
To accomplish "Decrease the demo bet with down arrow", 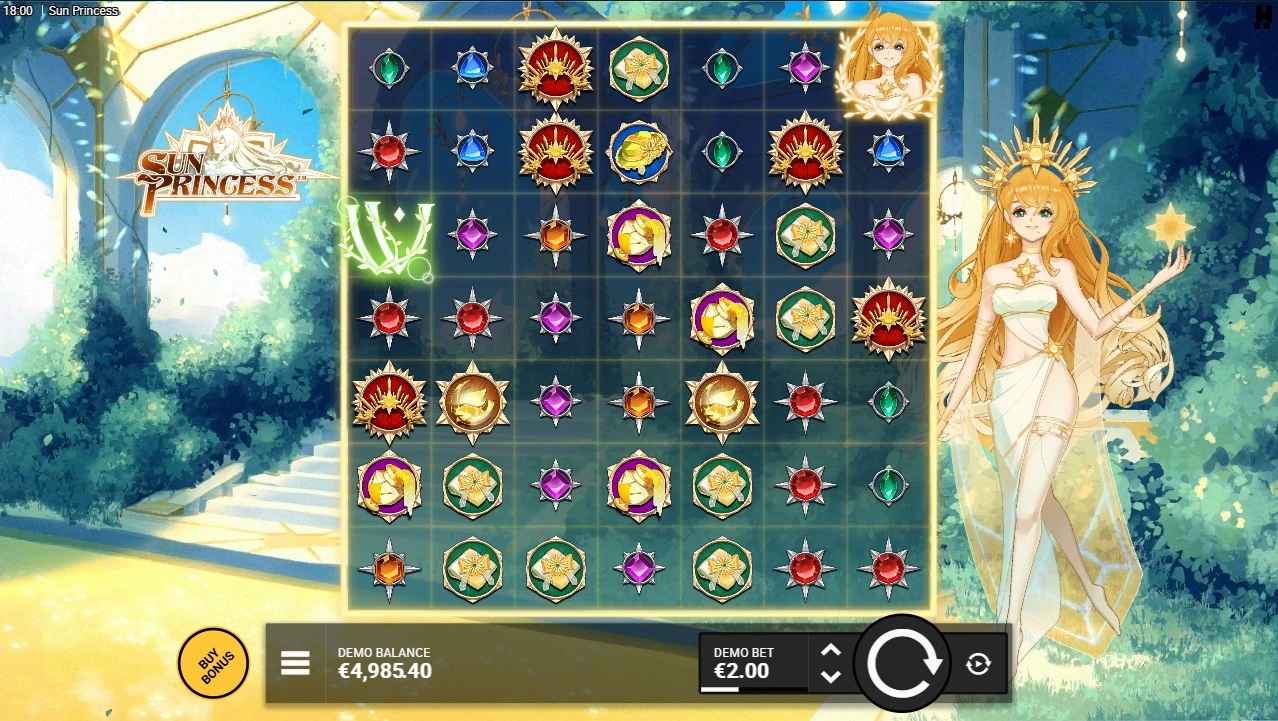I will pos(830,676).
